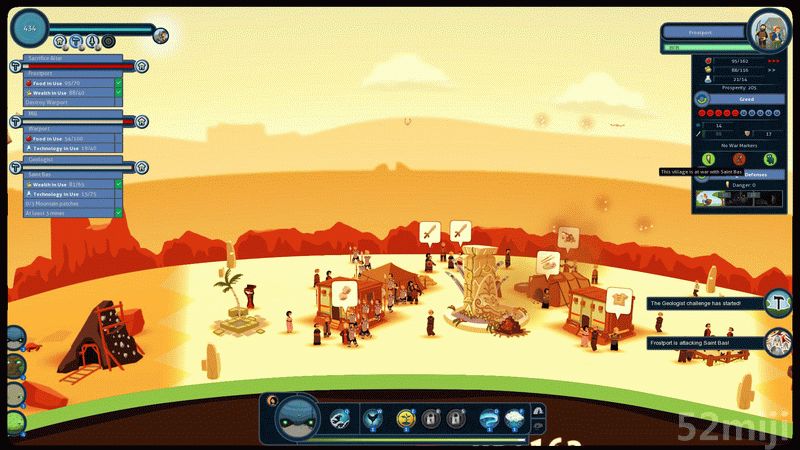Open the Defenses section of village panel
This screenshot has height=450, width=800.
(755, 174)
